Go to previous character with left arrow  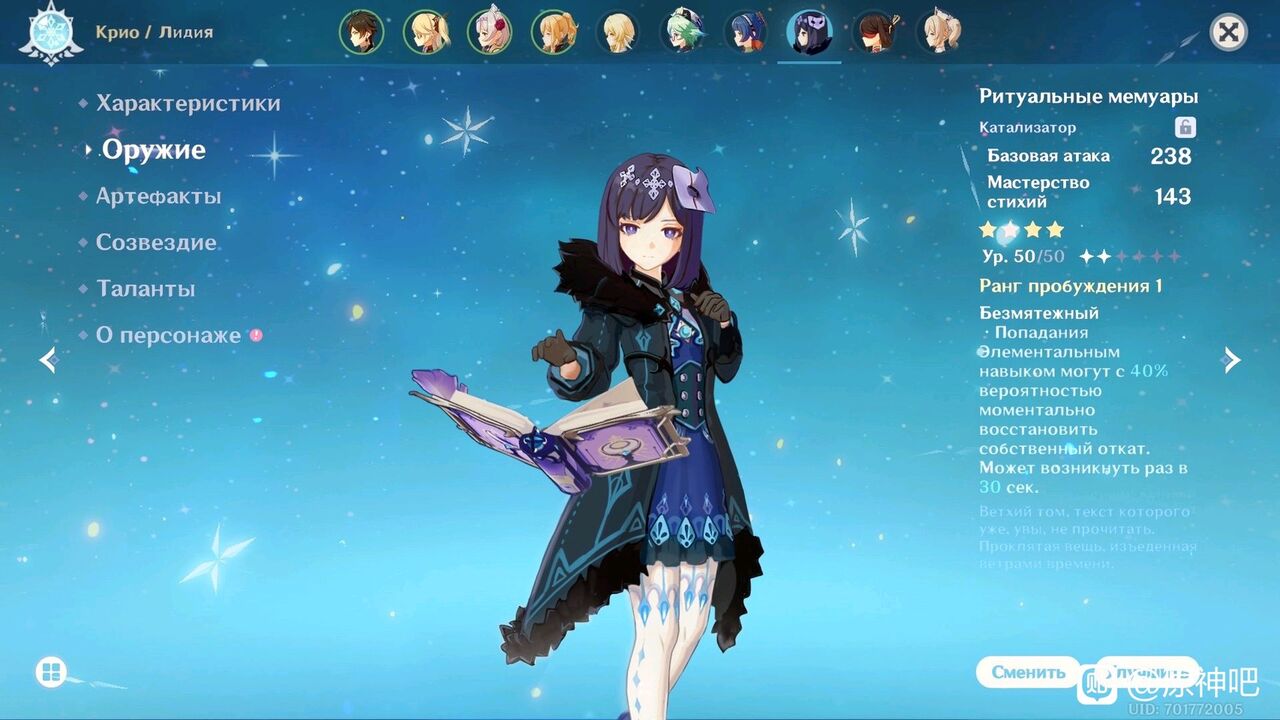[x=47, y=360]
